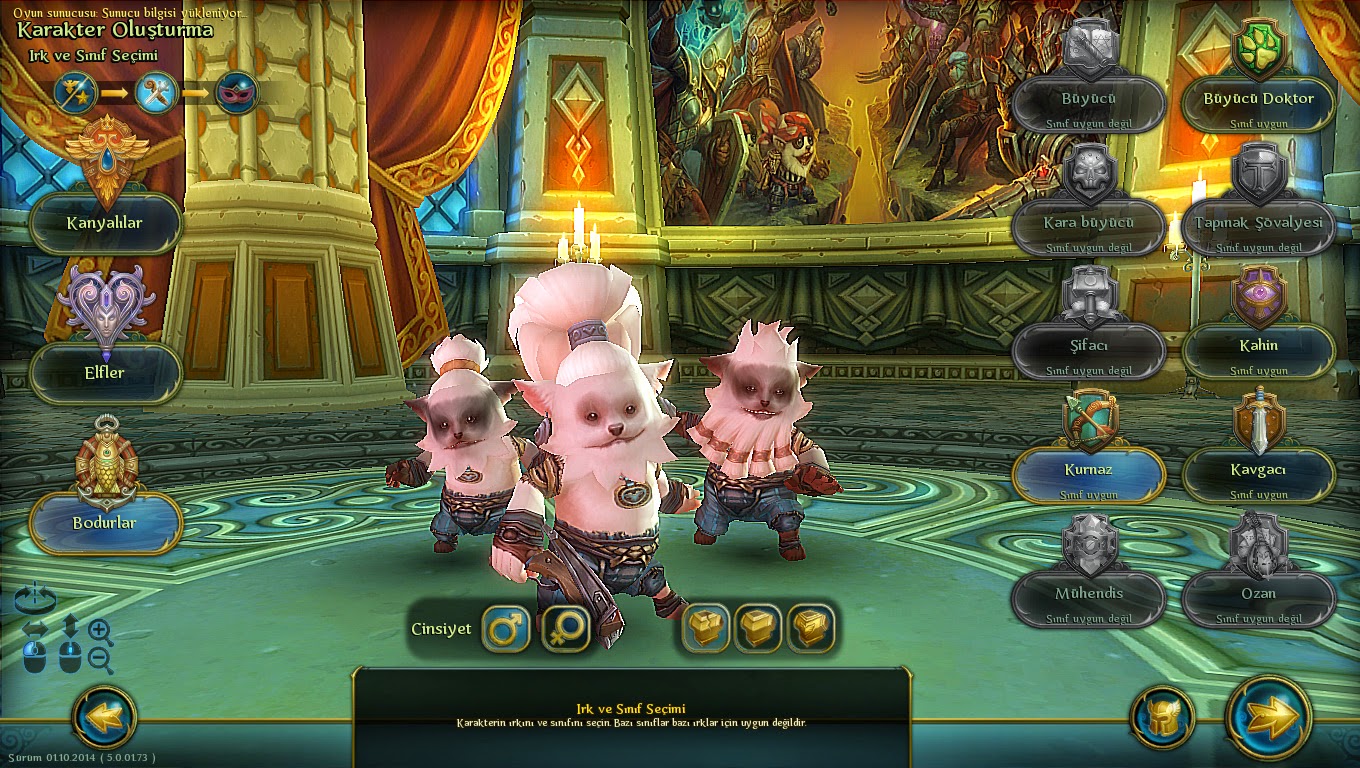Select the Büyücü class

(x=1089, y=103)
